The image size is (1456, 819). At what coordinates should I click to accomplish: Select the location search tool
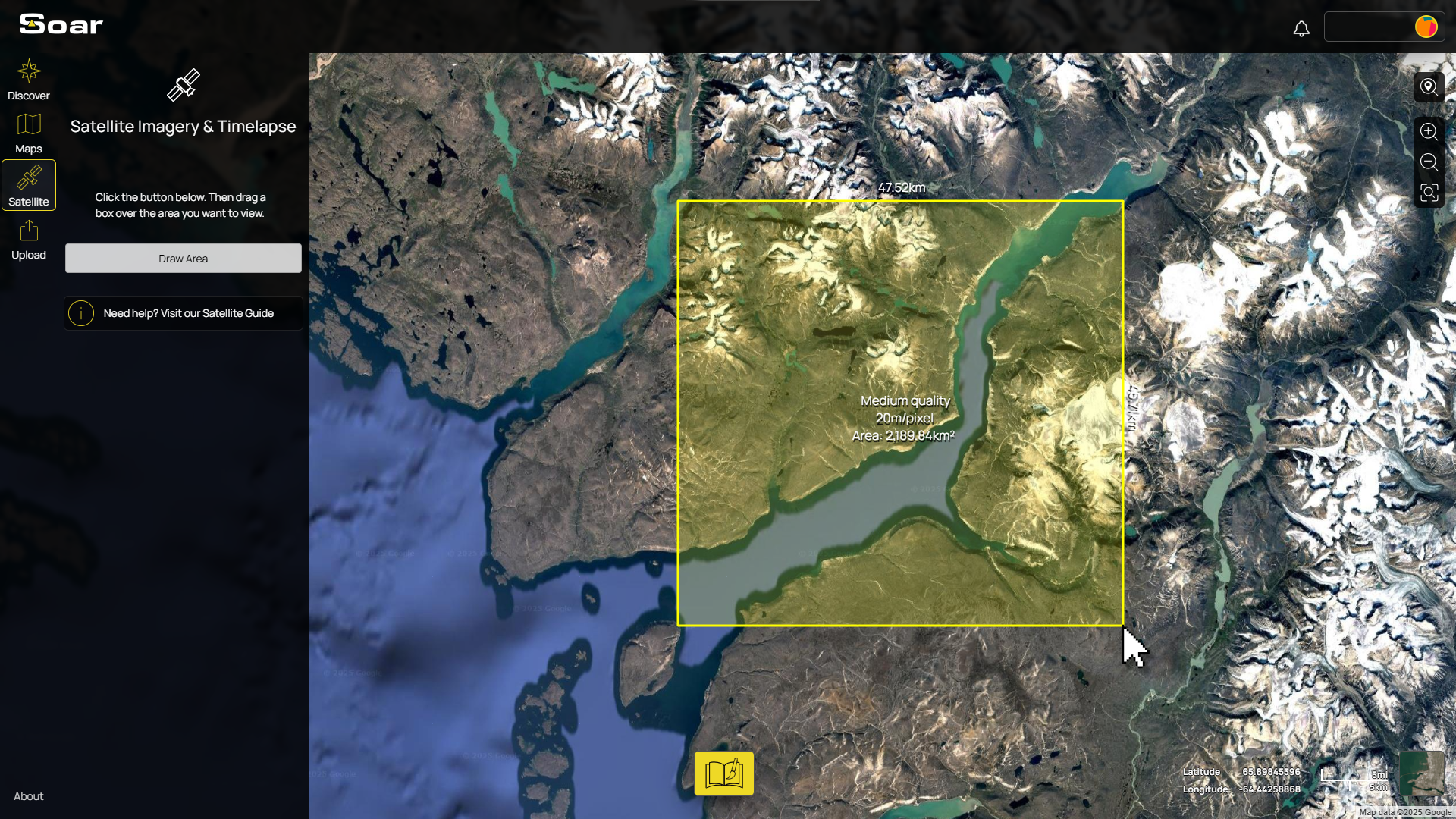tap(1429, 86)
